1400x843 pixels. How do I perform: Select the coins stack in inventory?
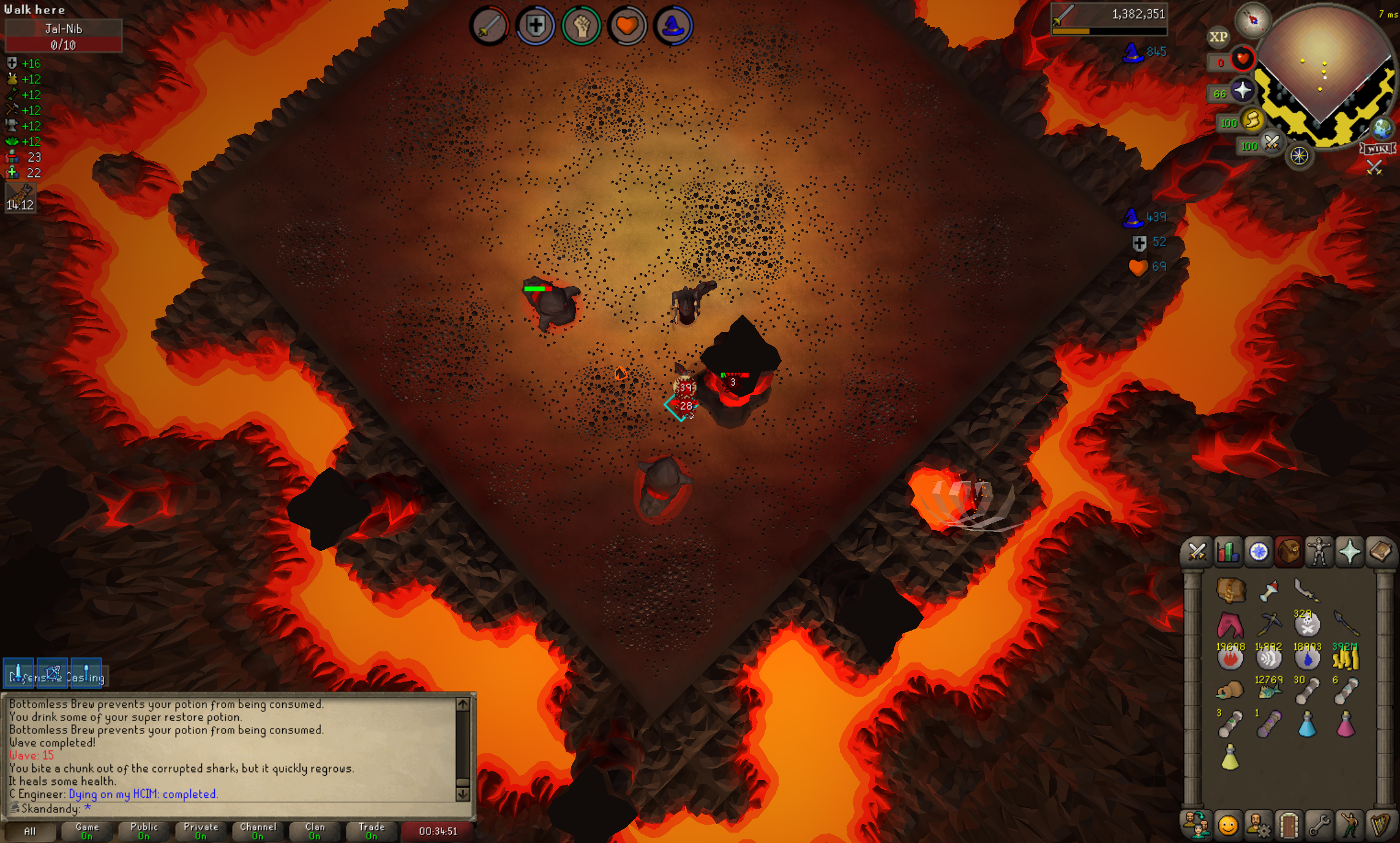pos(1345,658)
